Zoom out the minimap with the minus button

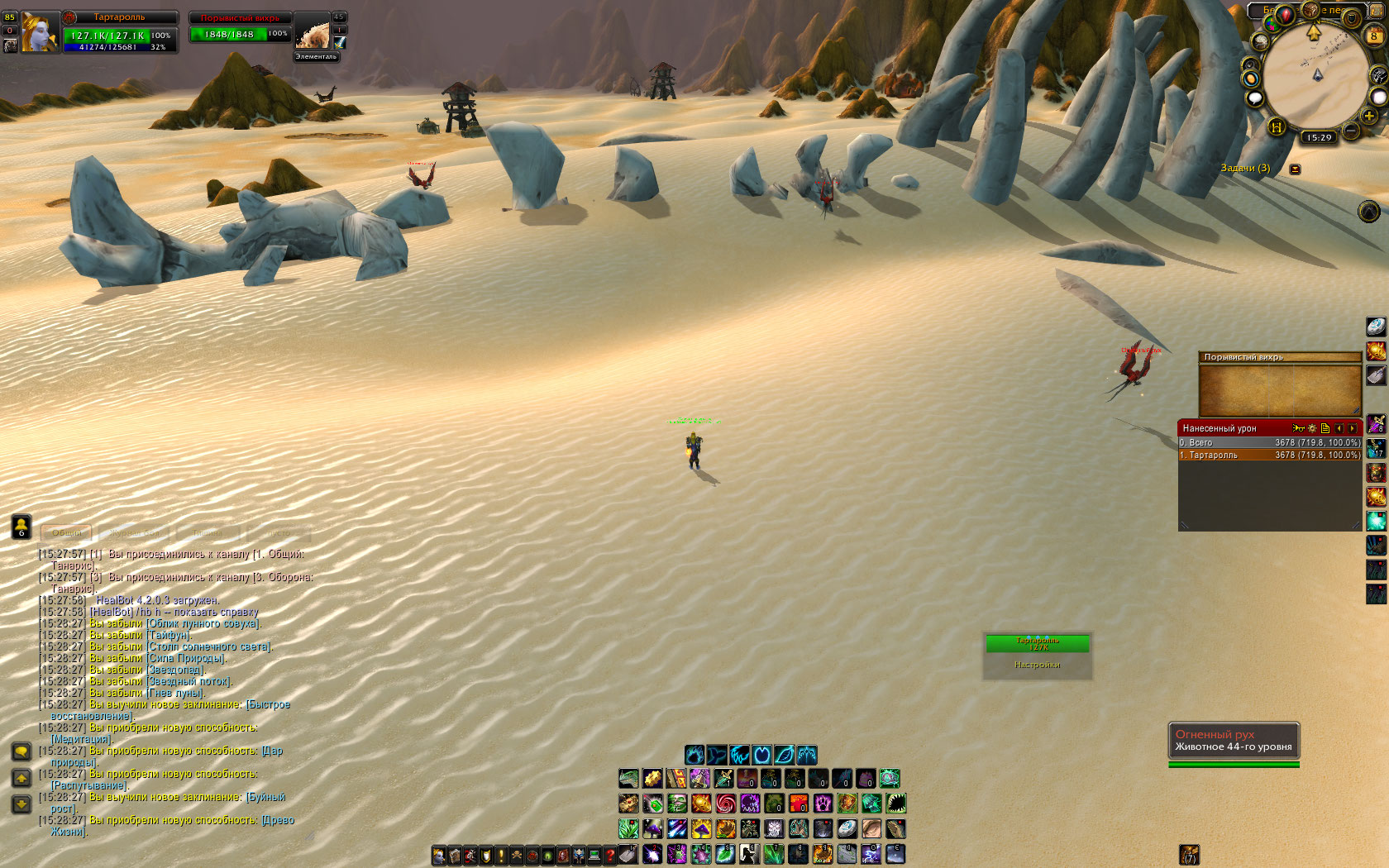click(1351, 131)
